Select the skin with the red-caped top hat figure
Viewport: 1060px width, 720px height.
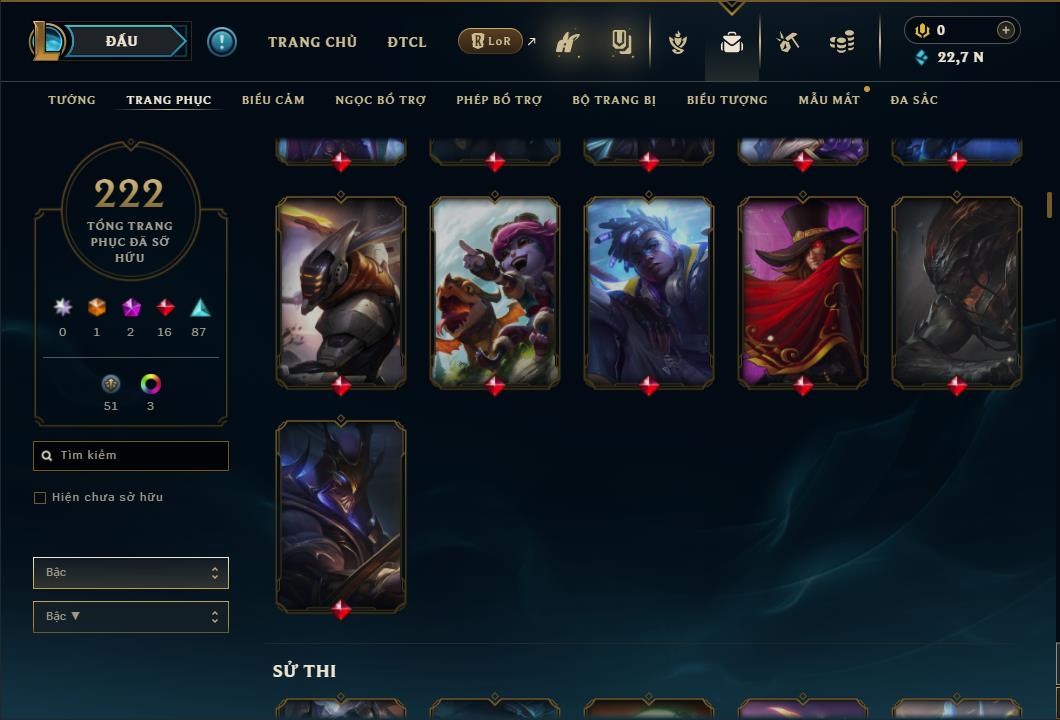803,290
